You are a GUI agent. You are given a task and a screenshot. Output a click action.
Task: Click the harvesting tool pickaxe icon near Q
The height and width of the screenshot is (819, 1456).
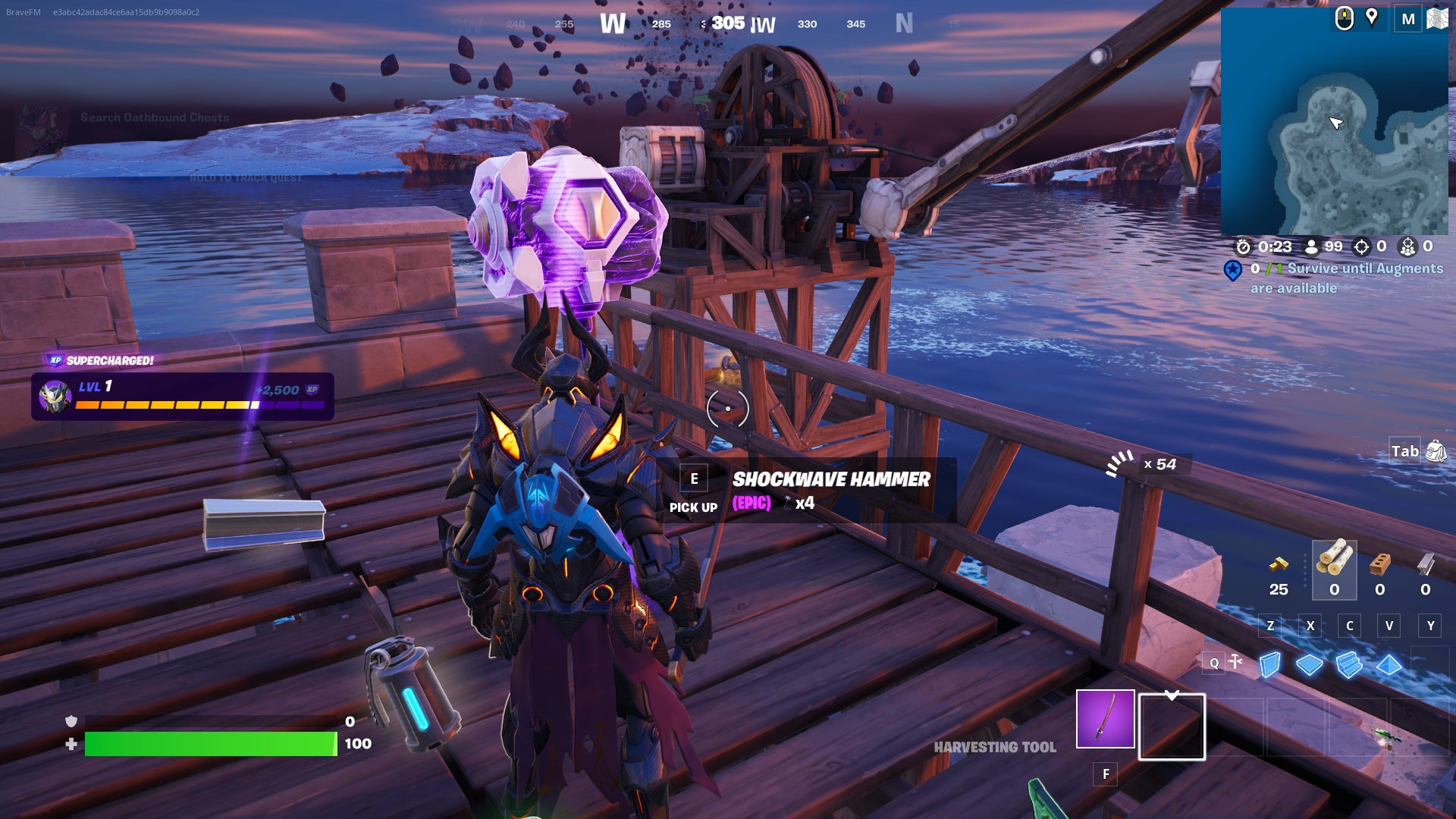pyautogui.click(x=1235, y=660)
